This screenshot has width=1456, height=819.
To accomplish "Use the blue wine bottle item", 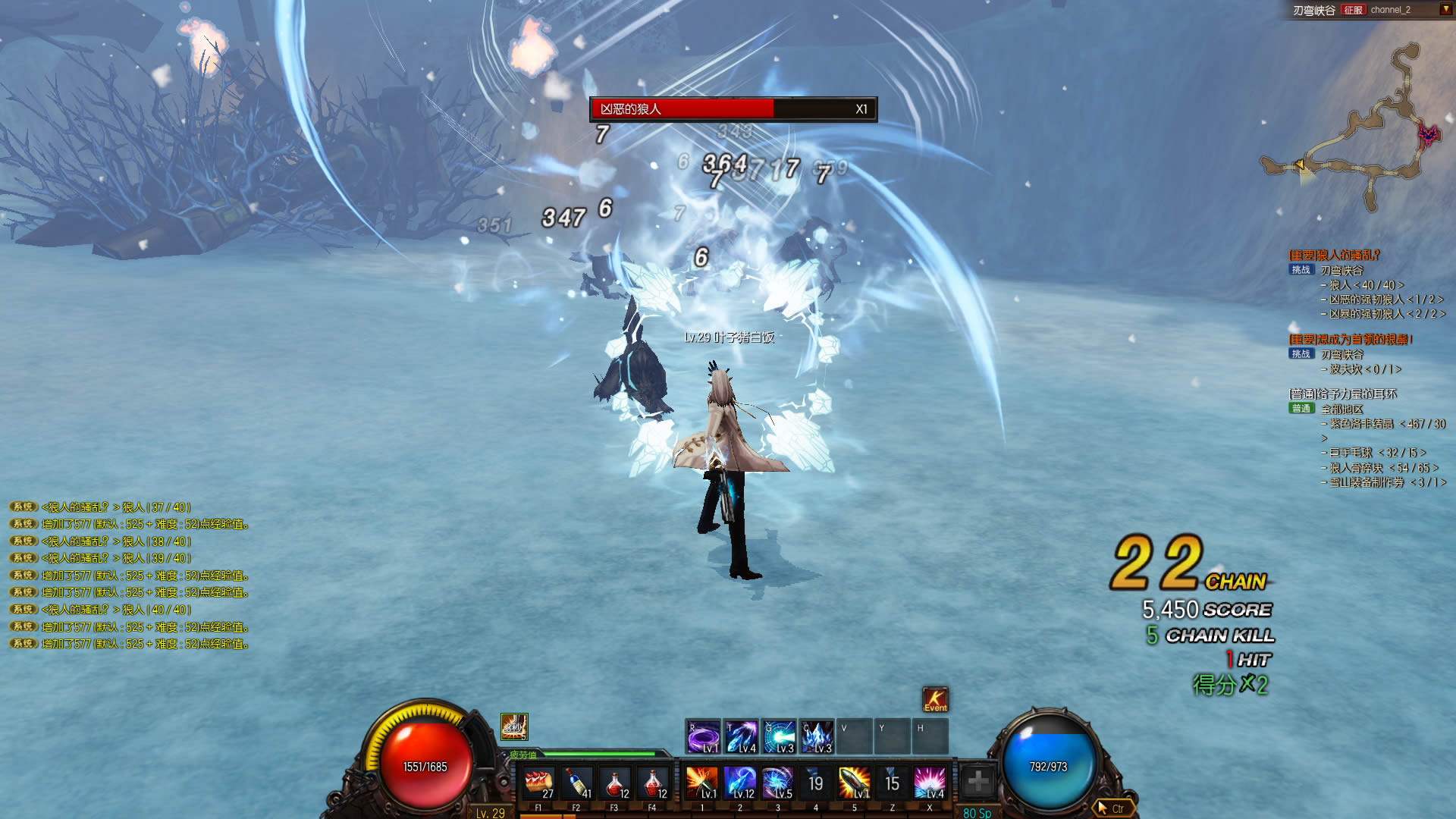I will pyautogui.click(x=577, y=783).
